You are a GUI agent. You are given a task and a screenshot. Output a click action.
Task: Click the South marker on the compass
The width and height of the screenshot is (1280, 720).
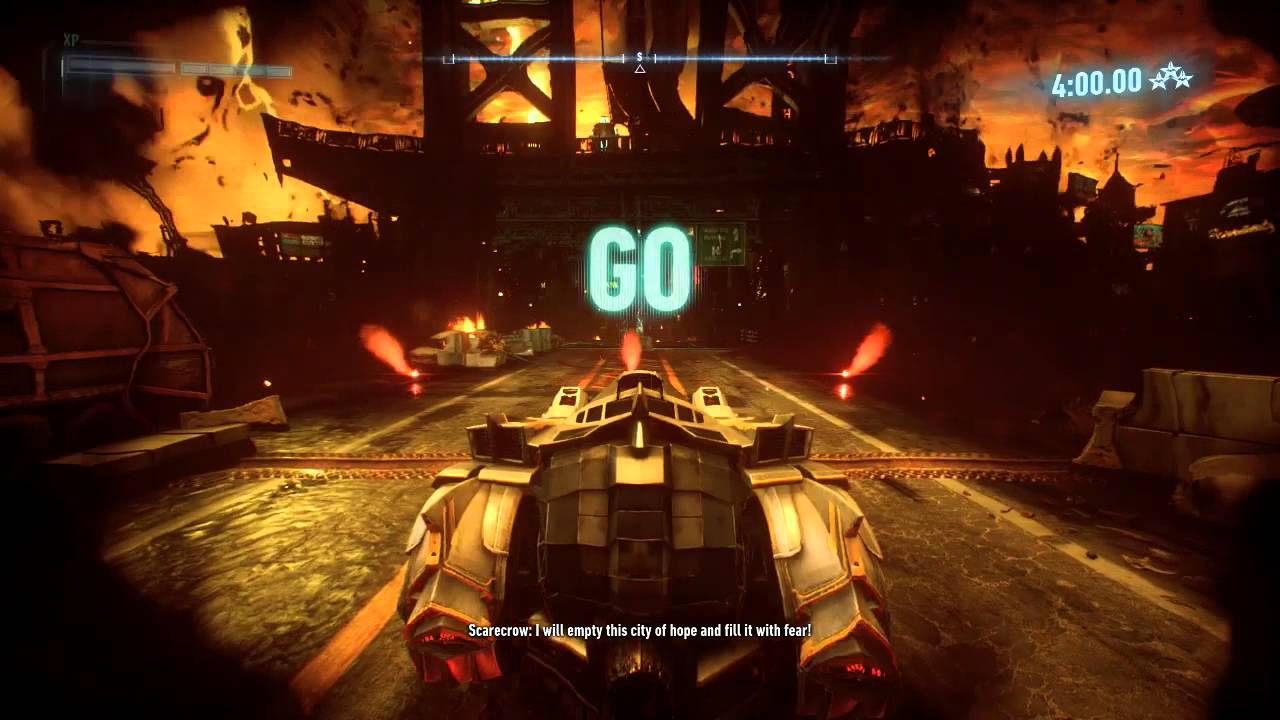pyautogui.click(x=639, y=57)
